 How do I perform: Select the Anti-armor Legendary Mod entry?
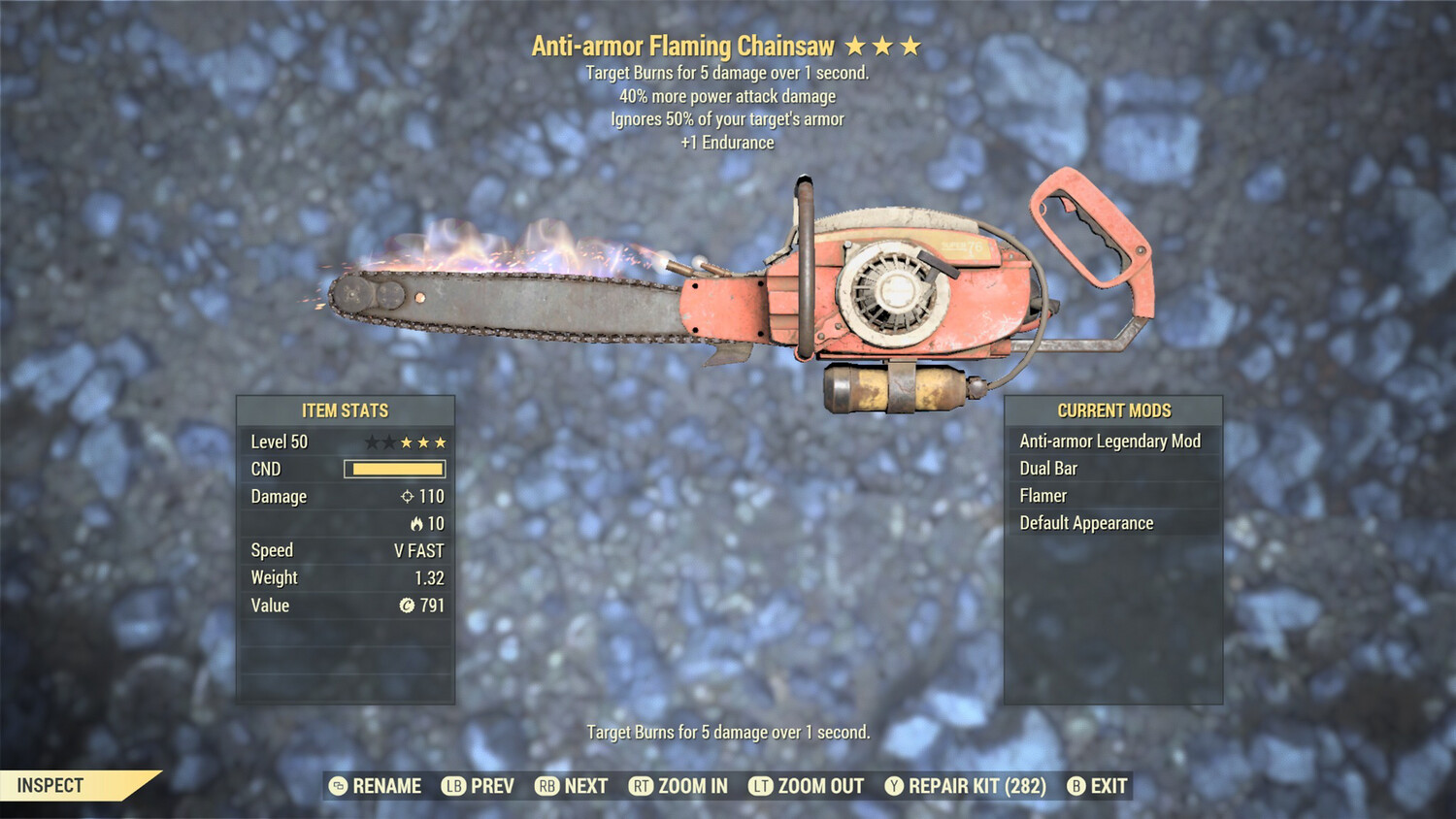pos(1109,442)
